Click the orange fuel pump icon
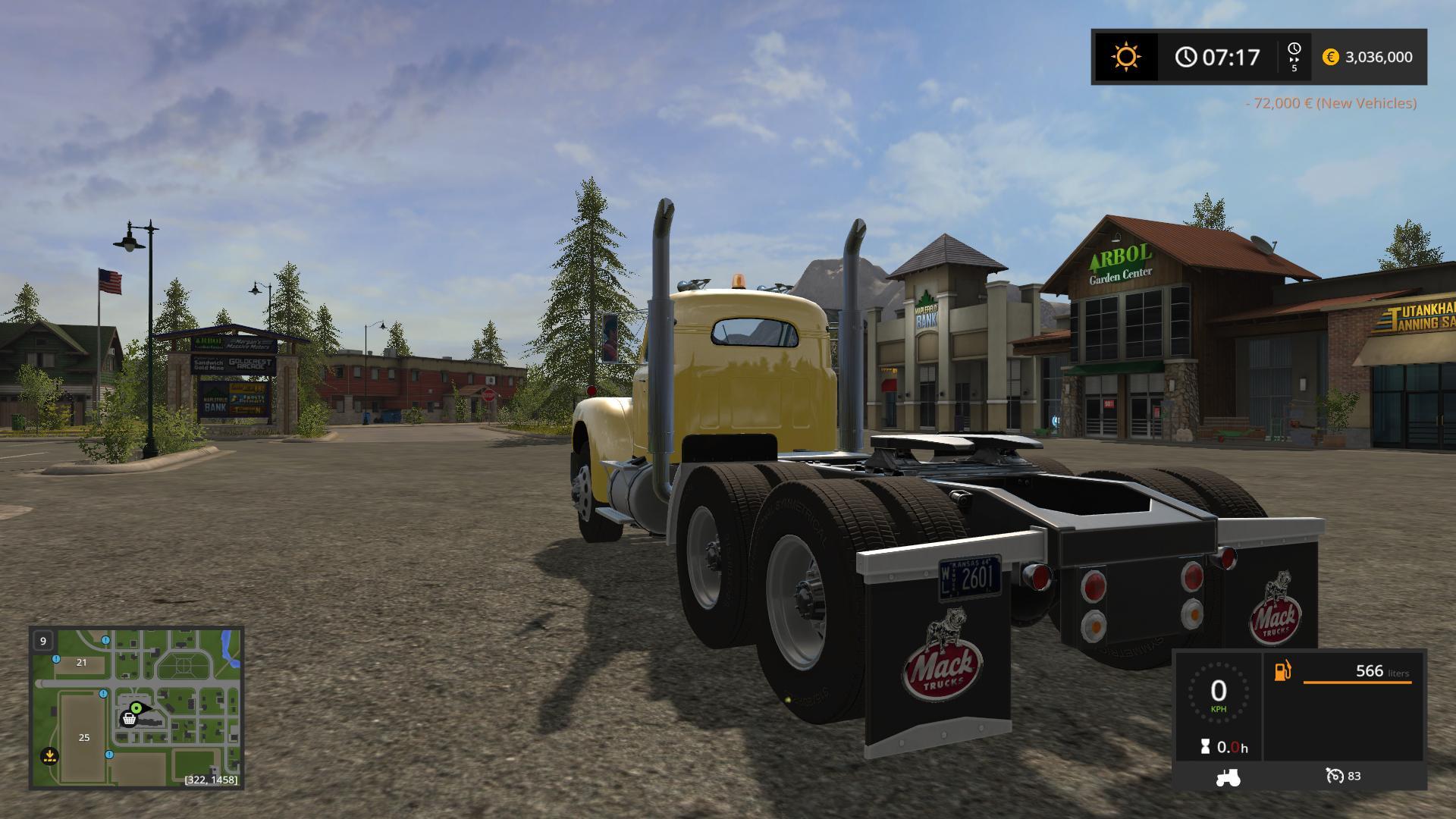The width and height of the screenshot is (1456, 819). point(1282,671)
